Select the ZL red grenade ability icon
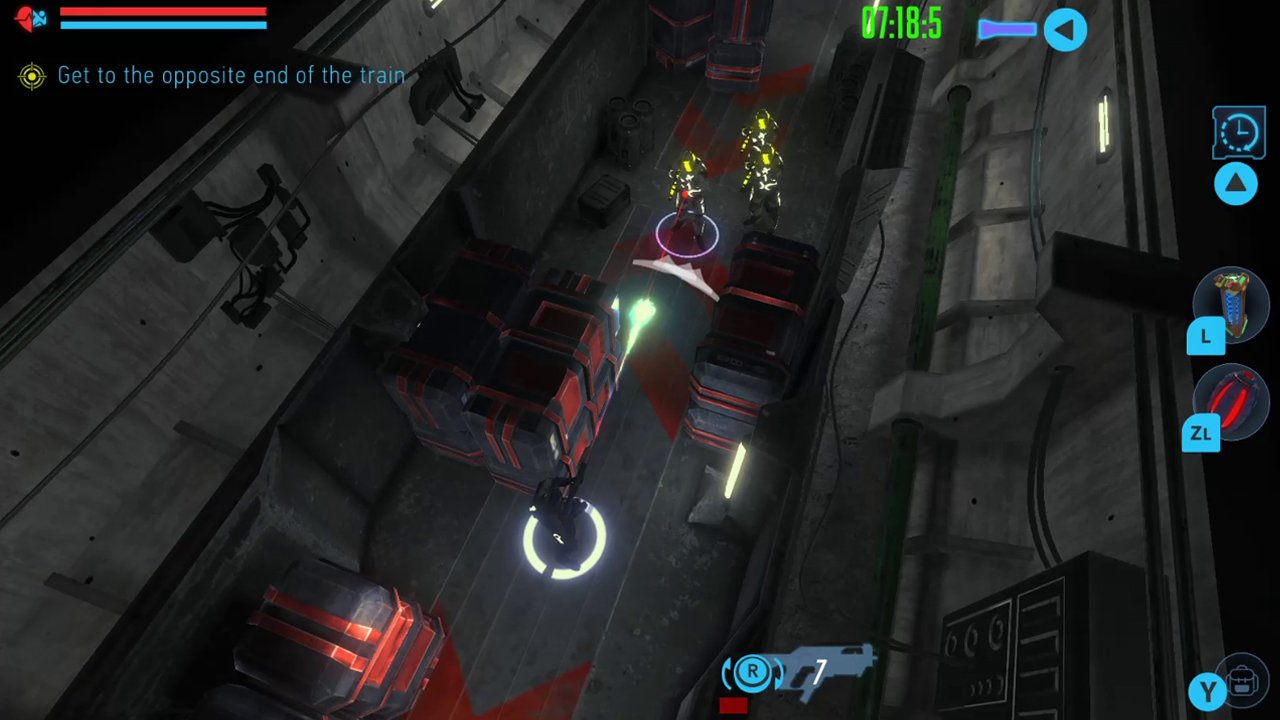The width and height of the screenshot is (1280, 720). point(1231,403)
